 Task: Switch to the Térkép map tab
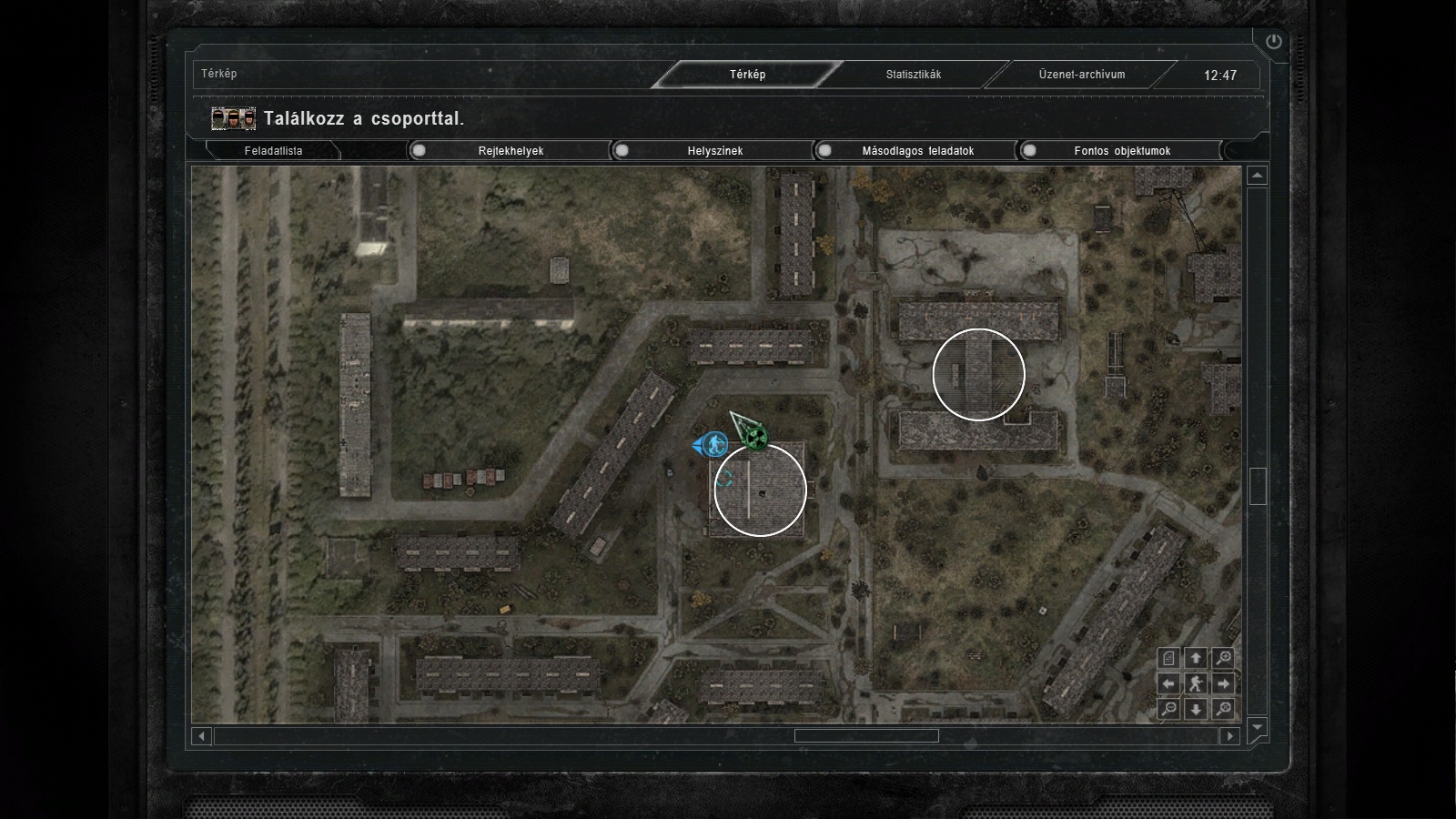(x=747, y=75)
